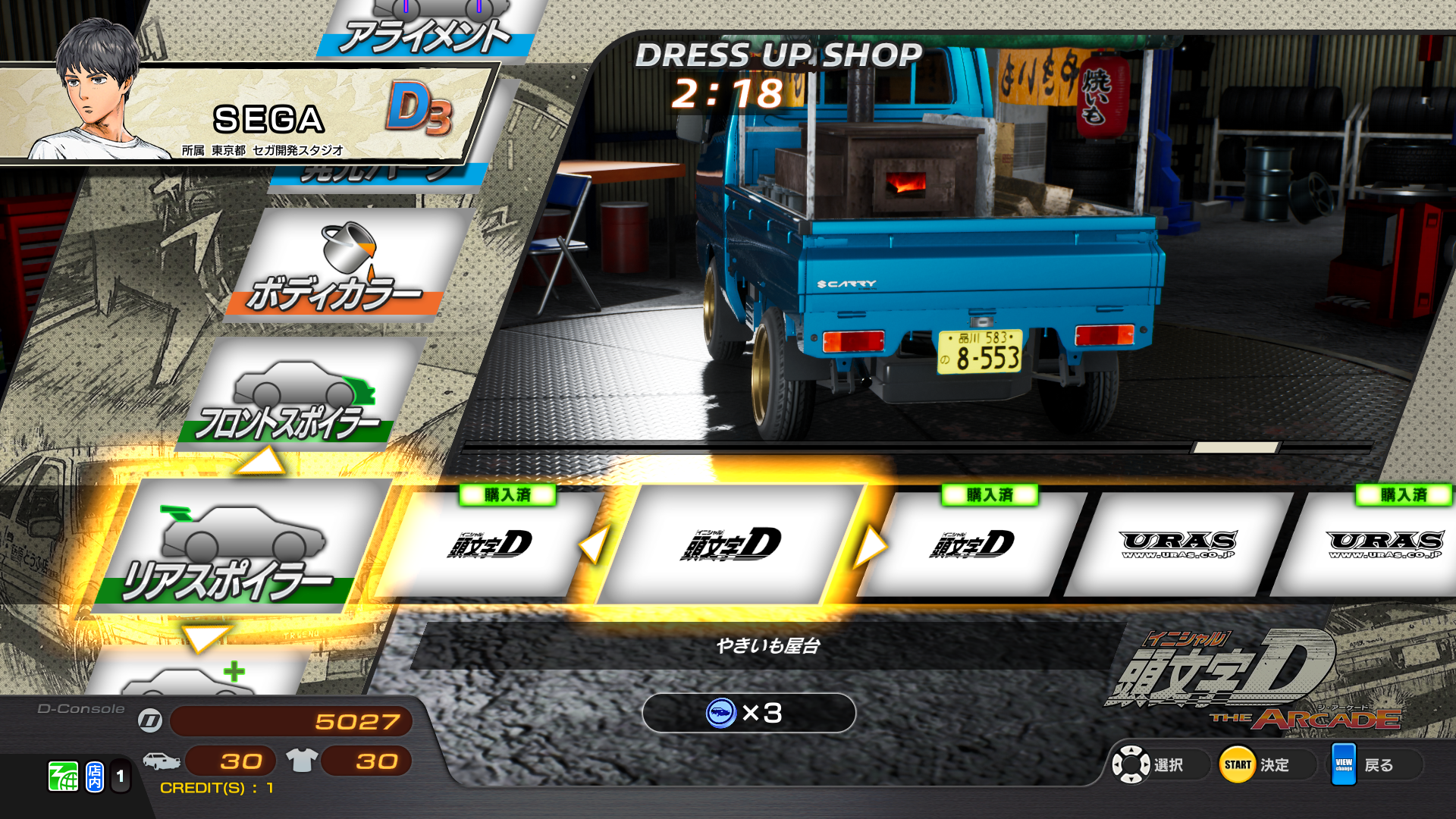Image resolution: width=1456 pixels, height=819 pixels.
Task: Click the left arrow beside the highlighted part tile
Action: coord(594,544)
